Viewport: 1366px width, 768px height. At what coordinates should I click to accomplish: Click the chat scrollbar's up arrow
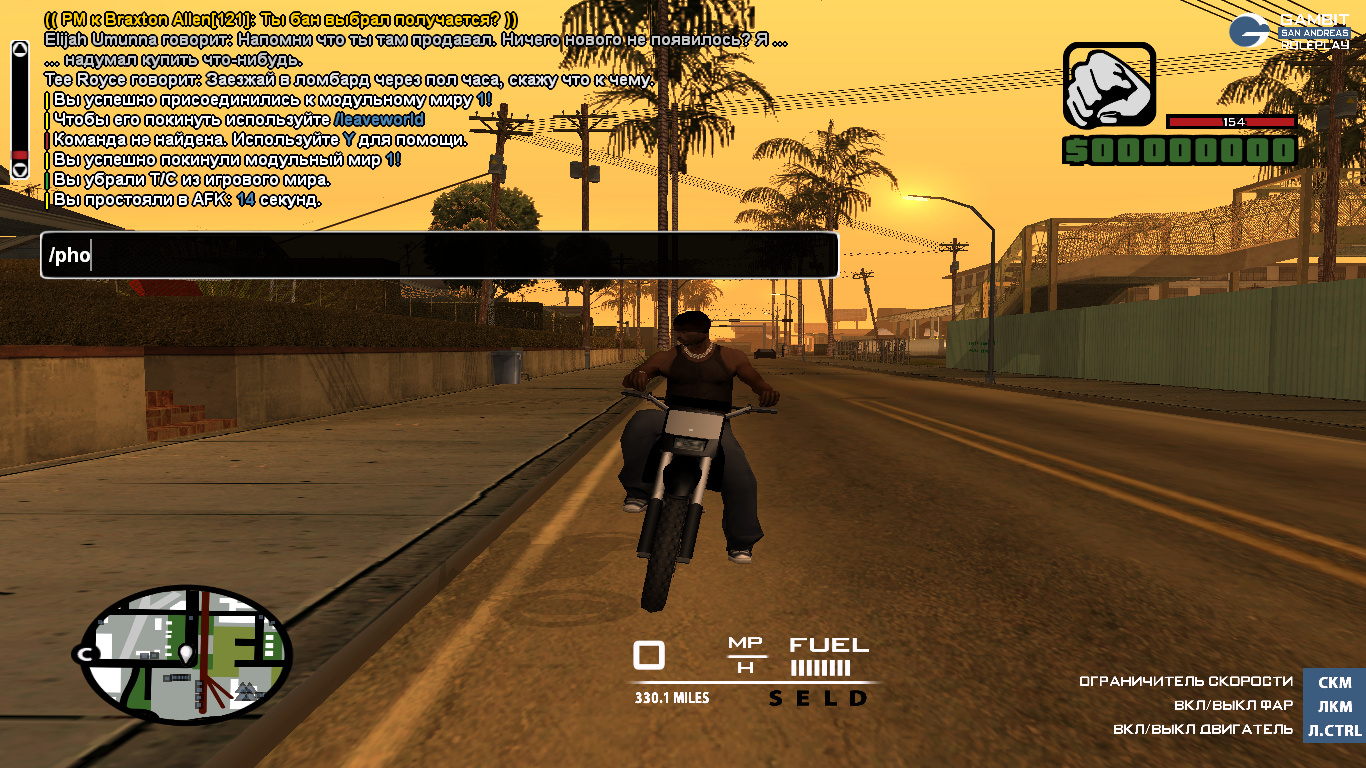pos(19,49)
